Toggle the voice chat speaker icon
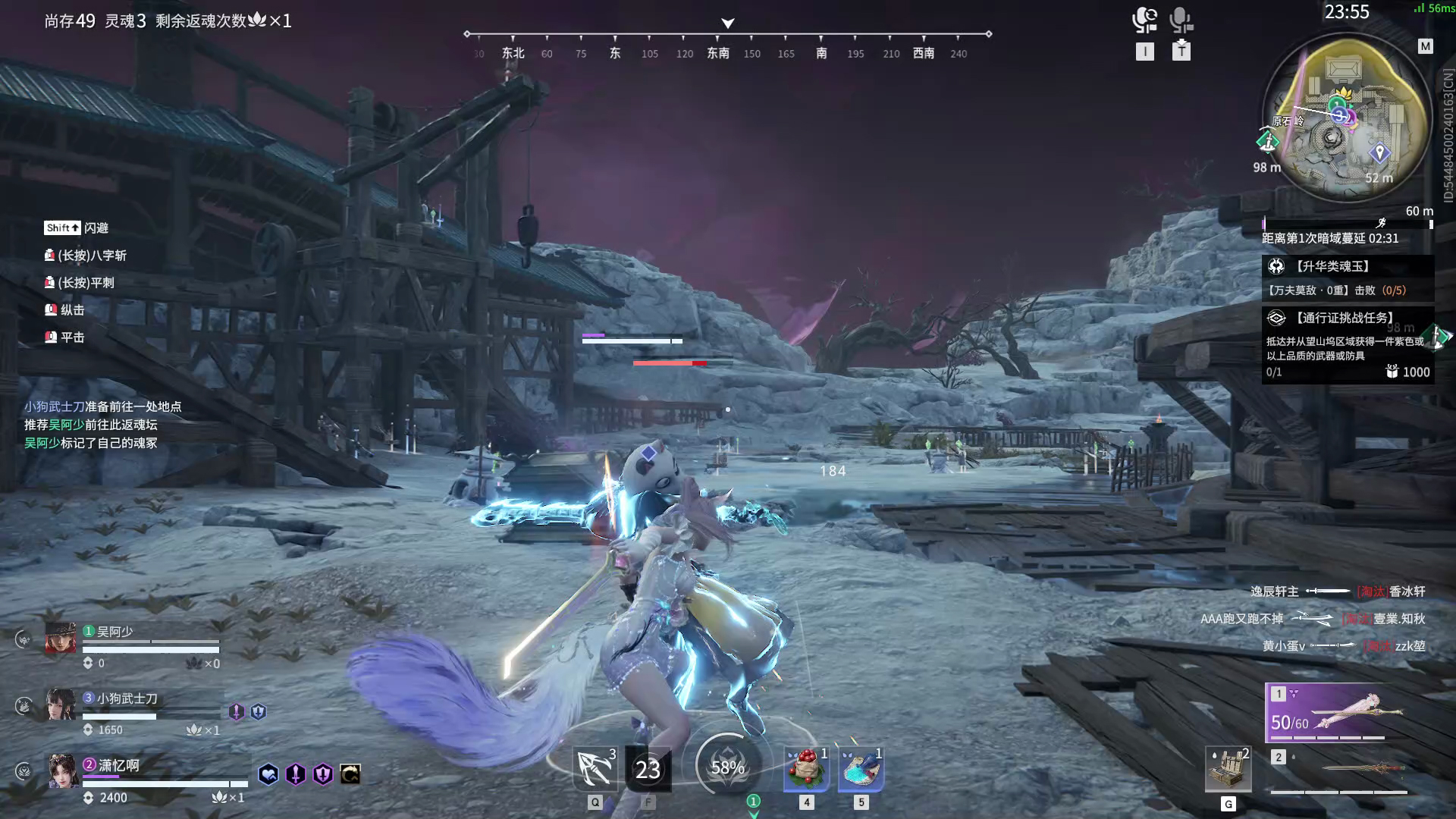Screen dimensions: 1456x819 [x=1144, y=20]
